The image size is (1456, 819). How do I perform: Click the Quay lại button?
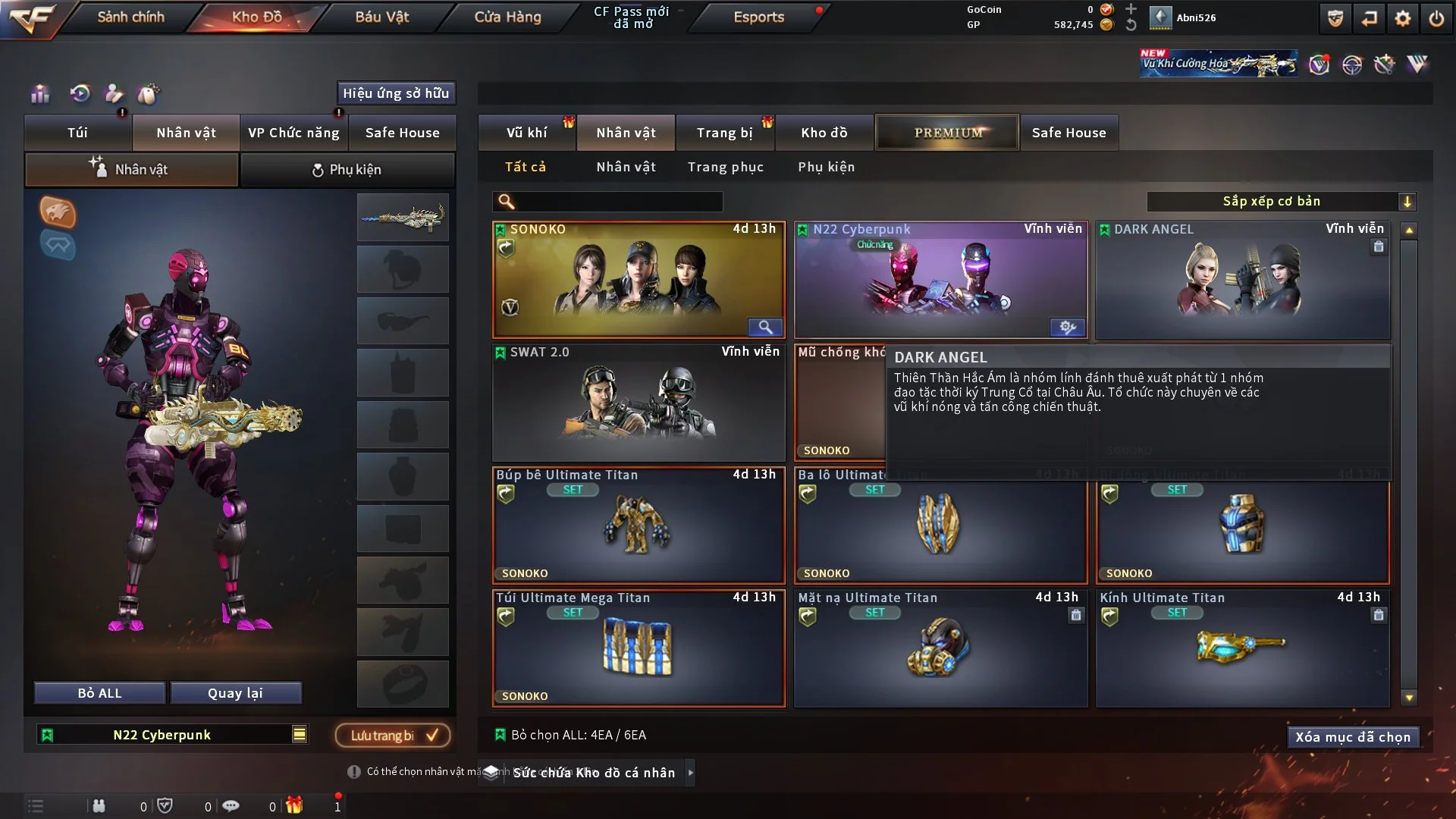coord(235,693)
